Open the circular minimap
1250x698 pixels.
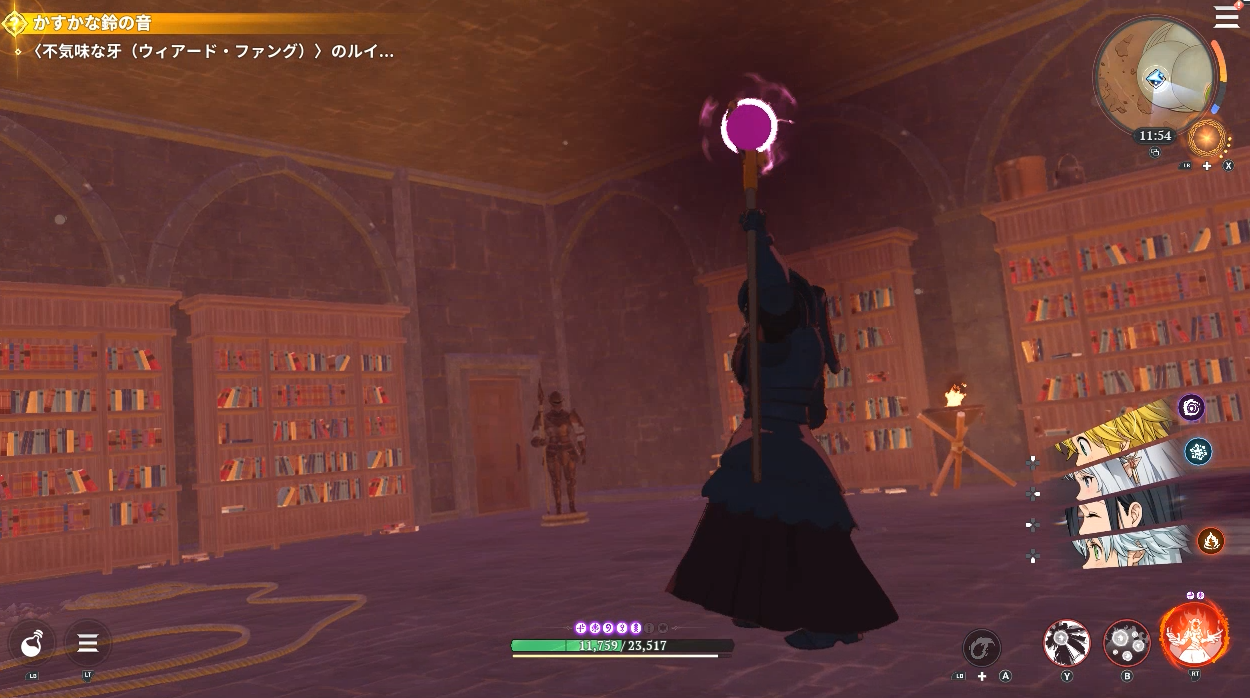click(x=1153, y=72)
